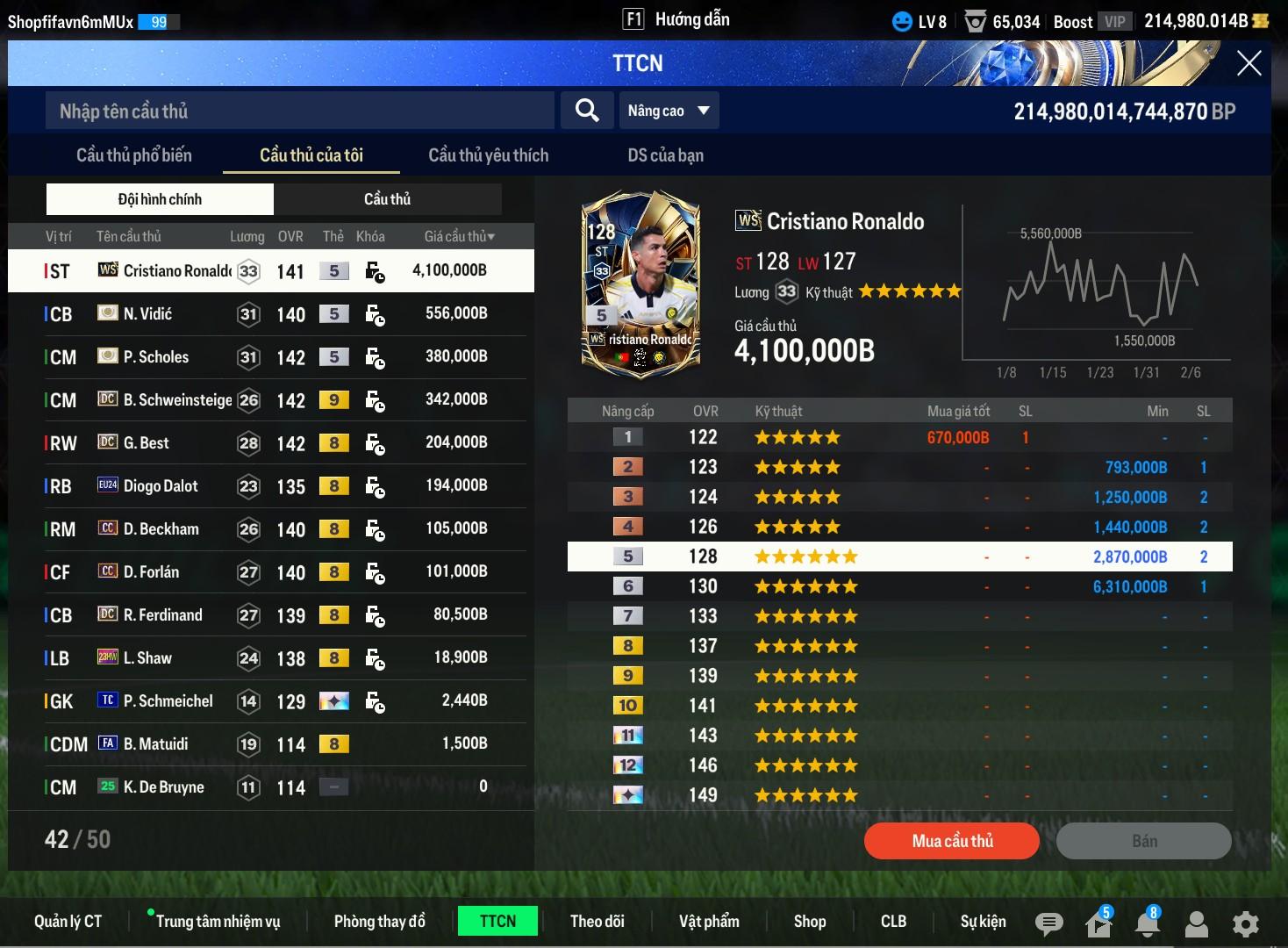Open Phòng thay đồ from bottom menu
This screenshot has width=1288, height=948.
pos(379,921)
